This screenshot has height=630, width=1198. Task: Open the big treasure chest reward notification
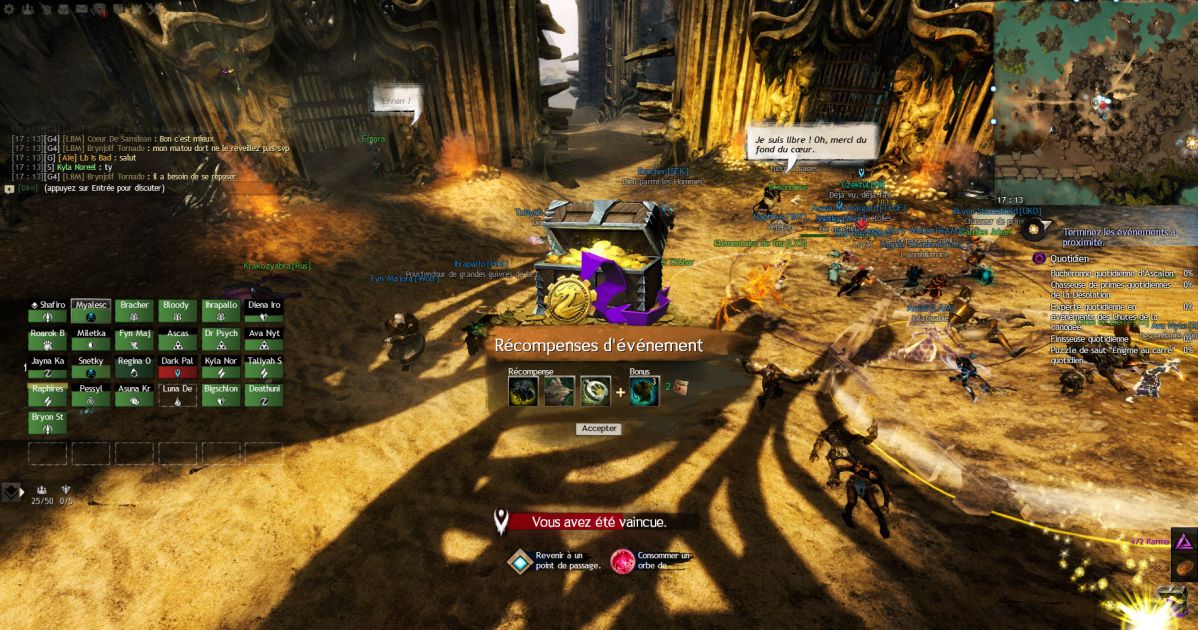(600, 260)
